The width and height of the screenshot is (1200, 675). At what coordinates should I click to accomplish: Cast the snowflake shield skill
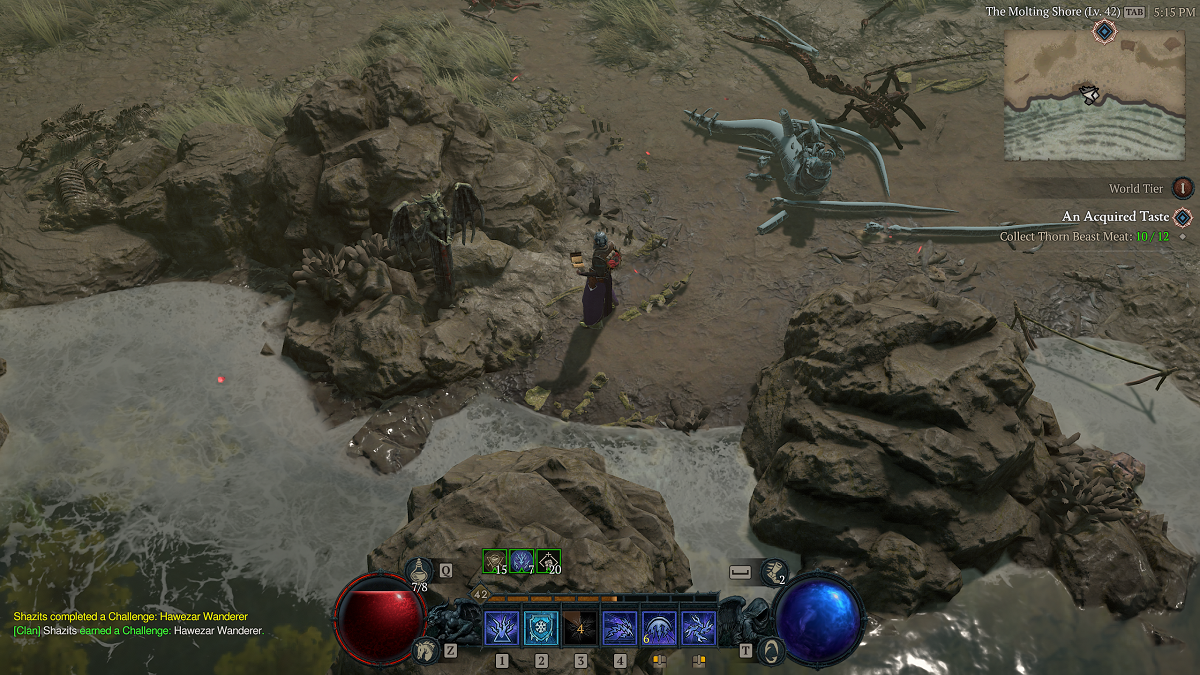541,628
